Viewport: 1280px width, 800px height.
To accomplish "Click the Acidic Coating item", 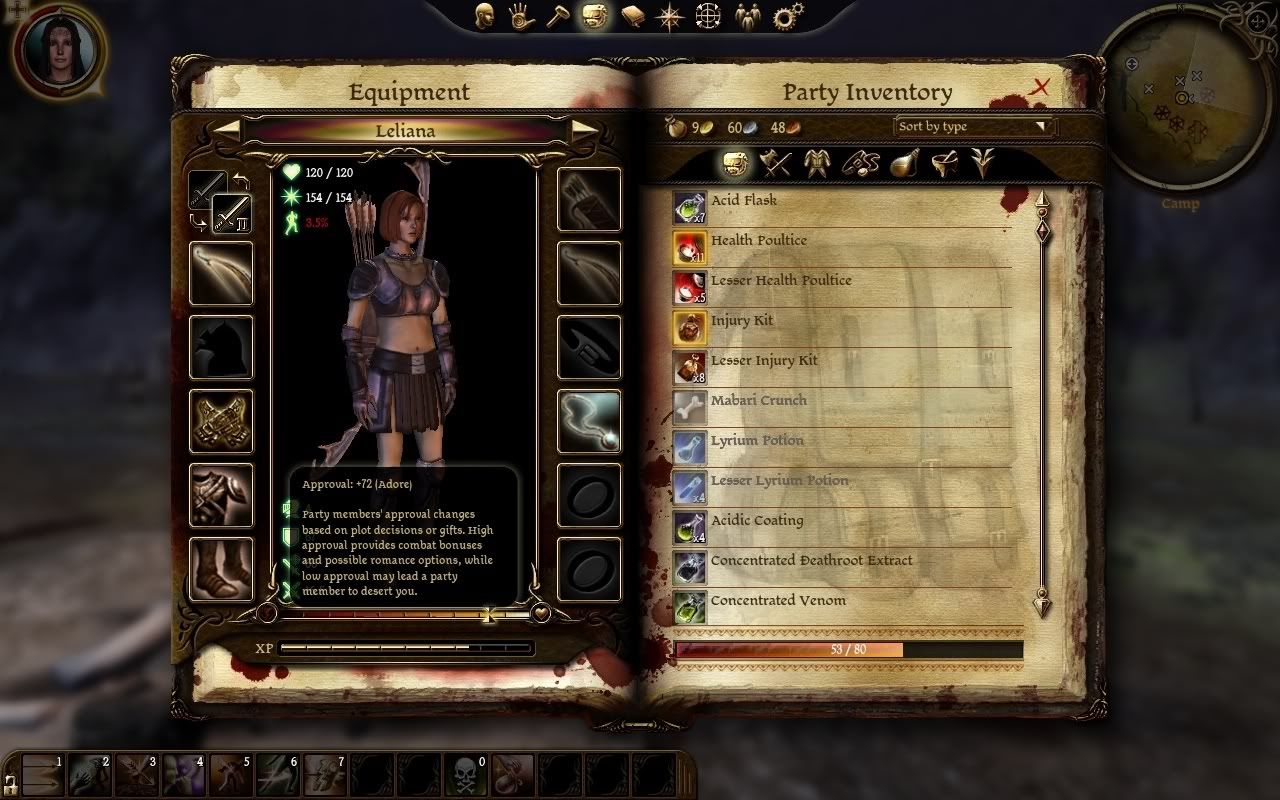I will coord(842,527).
